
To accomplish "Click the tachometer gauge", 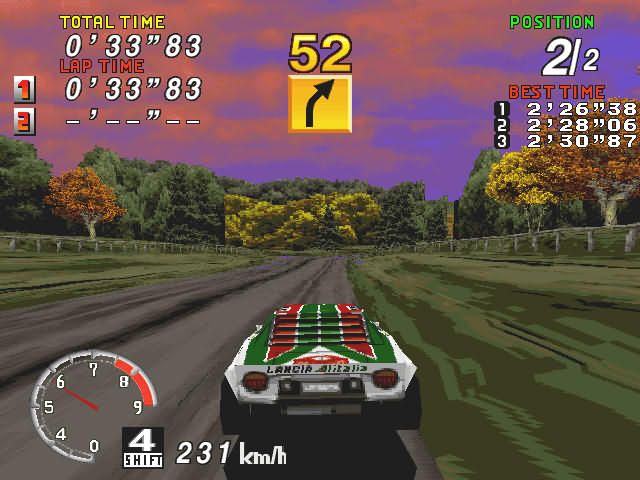I will pos(92,402).
